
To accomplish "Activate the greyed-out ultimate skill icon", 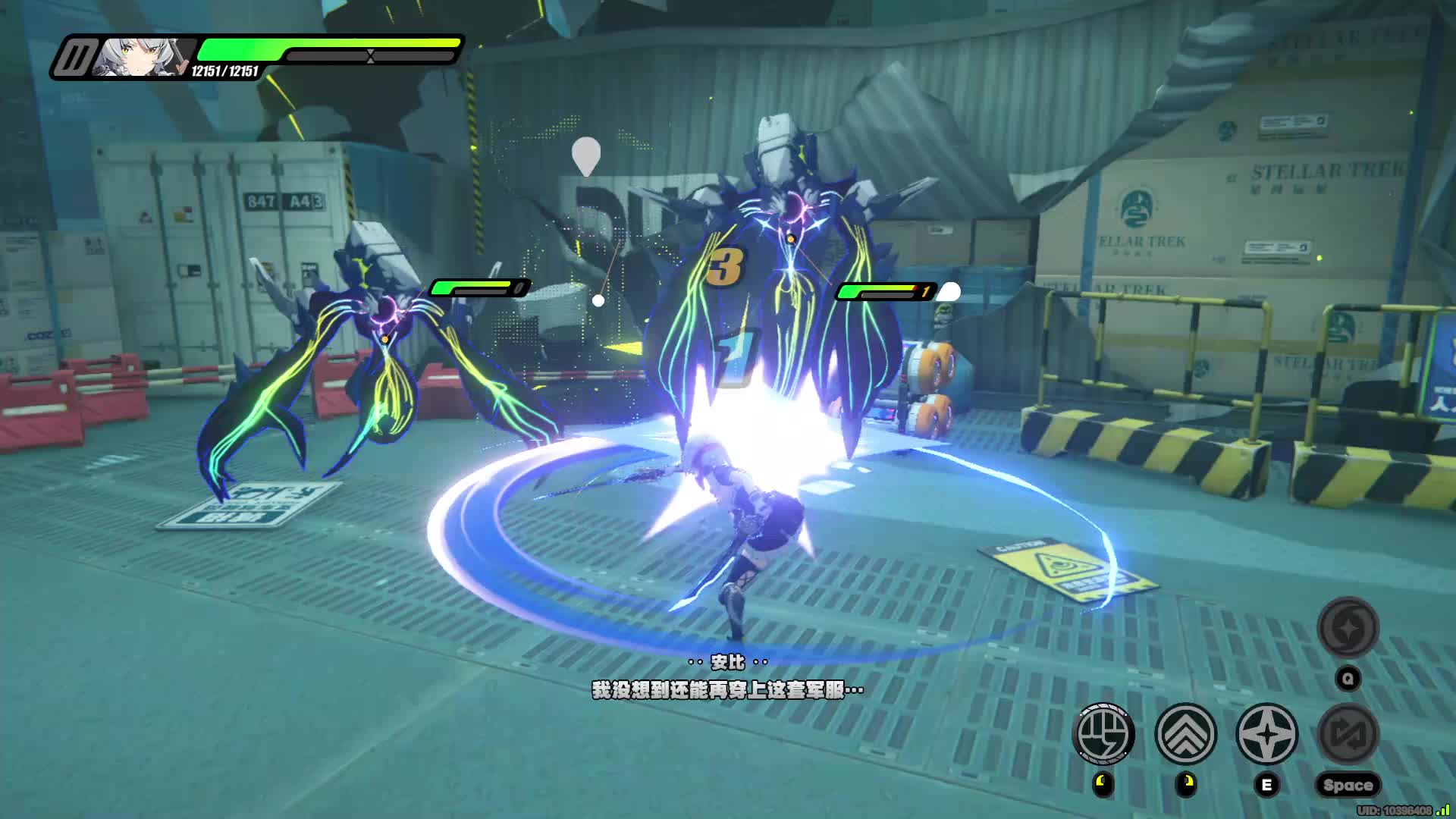I will coord(1348,627).
